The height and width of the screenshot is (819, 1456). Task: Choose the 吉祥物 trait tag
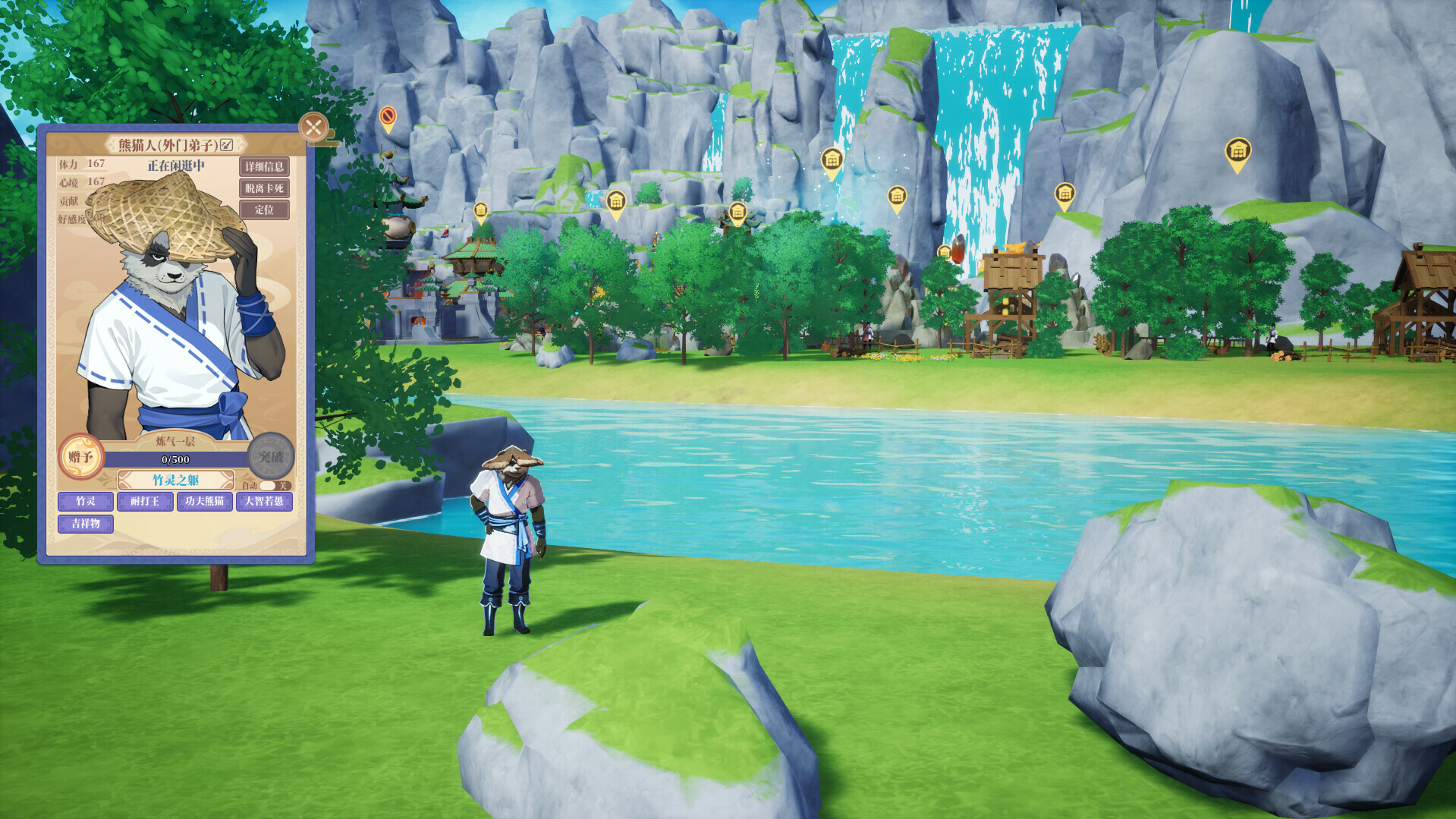86,524
